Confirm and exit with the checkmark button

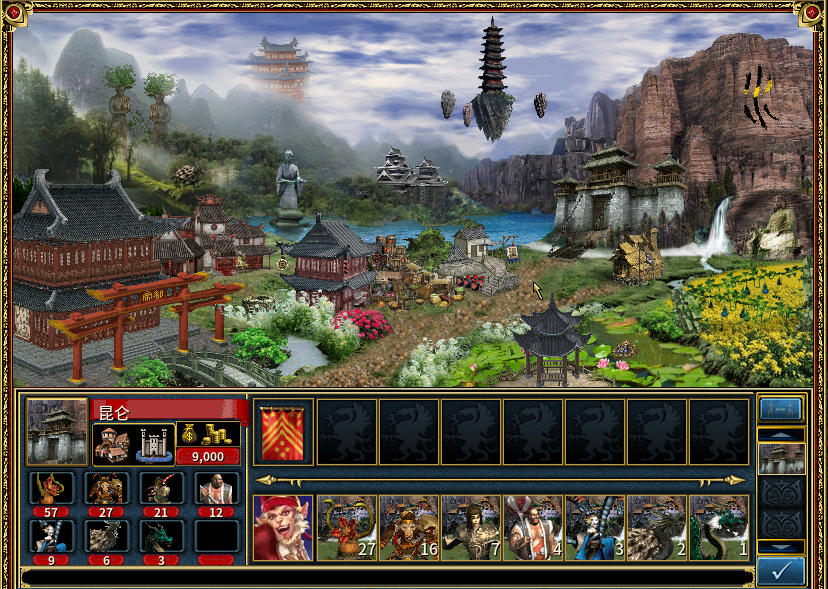pos(781,571)
